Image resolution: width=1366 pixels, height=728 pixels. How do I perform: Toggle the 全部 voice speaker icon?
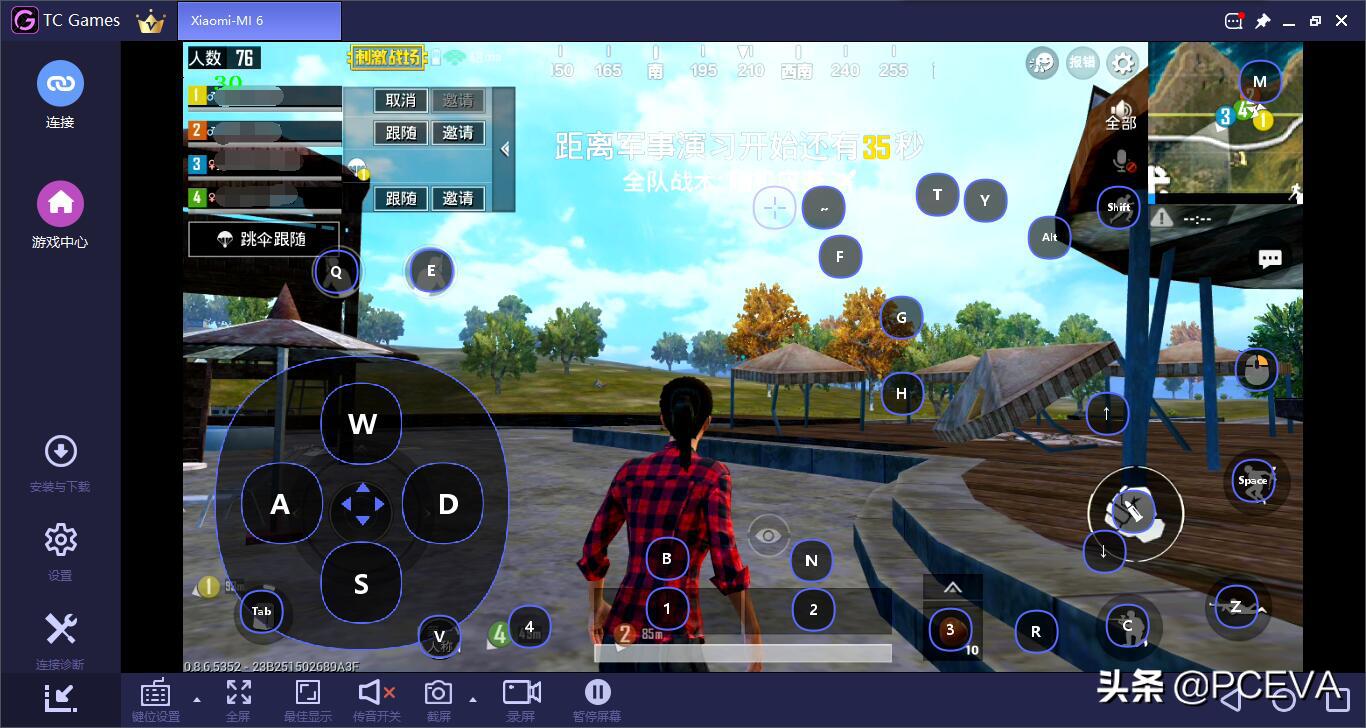(1121, 114)
